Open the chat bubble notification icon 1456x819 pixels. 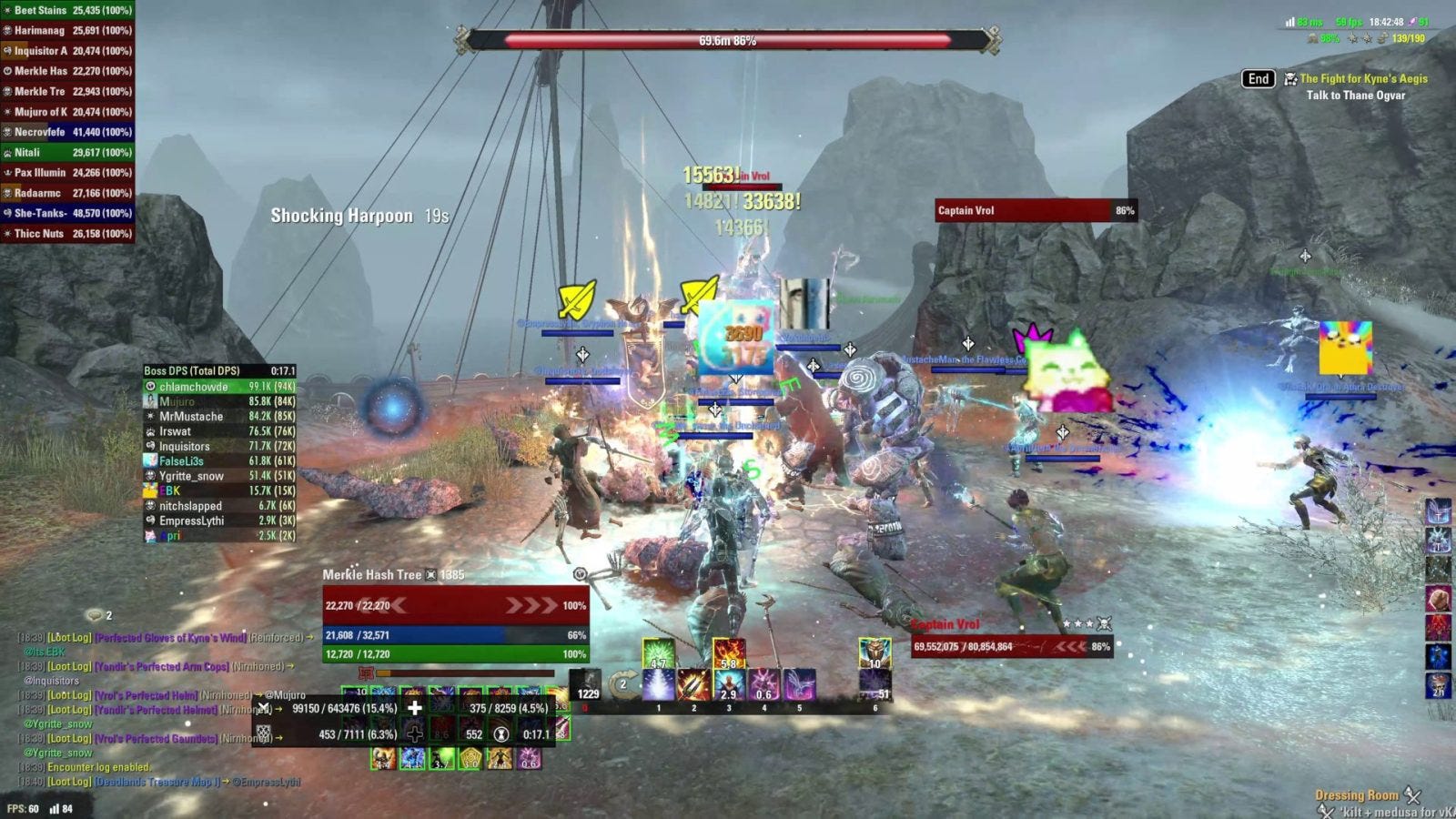pos(95,615)
